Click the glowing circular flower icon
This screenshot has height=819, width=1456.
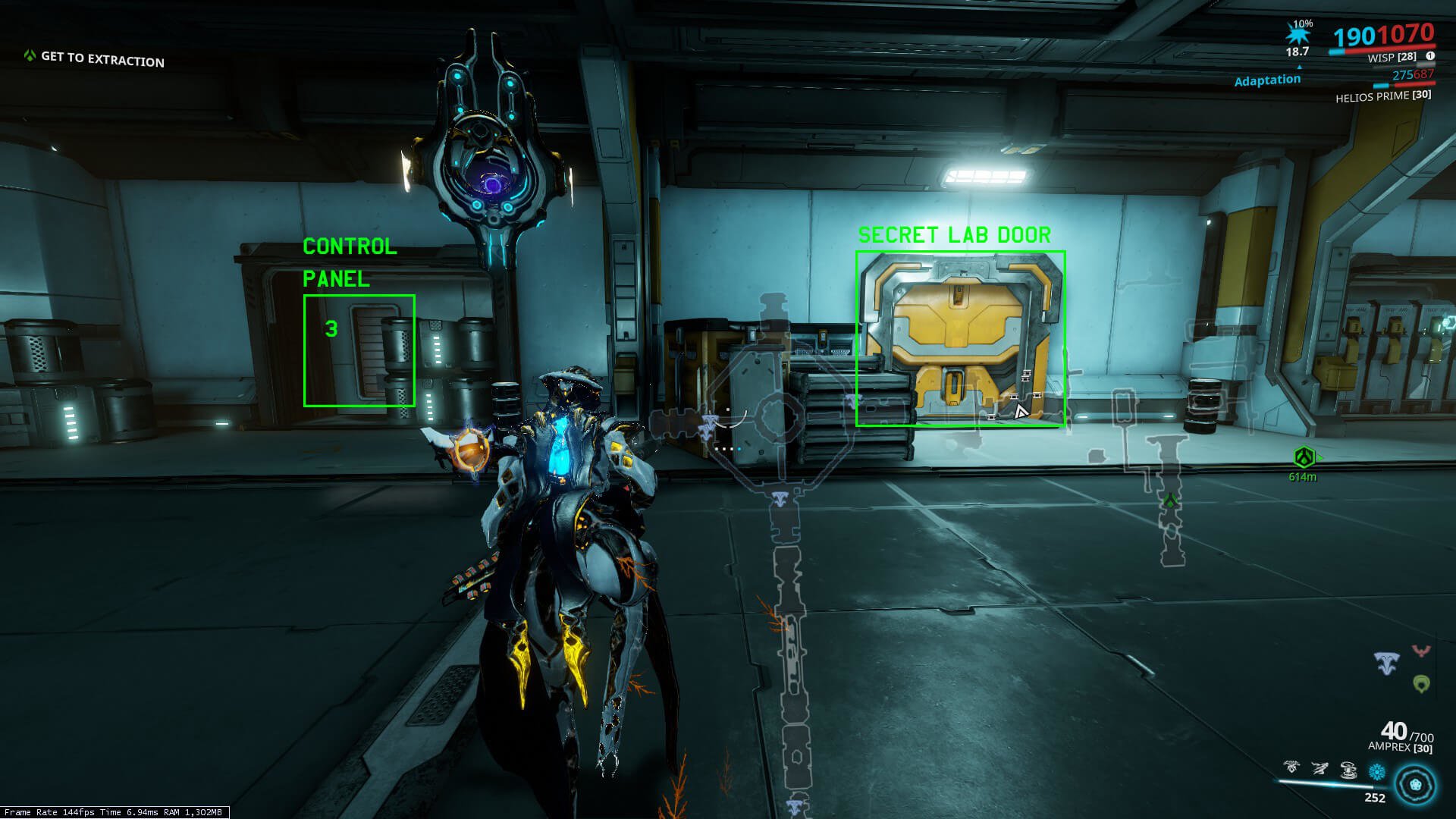(1415, 785)
